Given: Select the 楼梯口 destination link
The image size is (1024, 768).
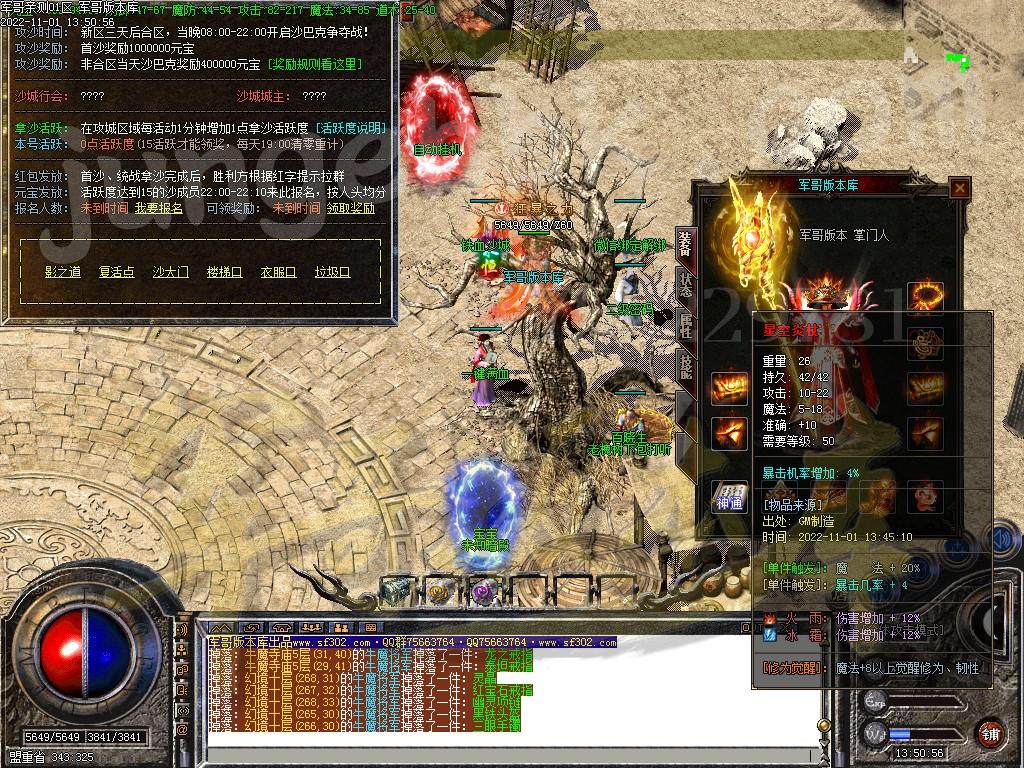Looking at the screenshot, I should coord(225,271).
